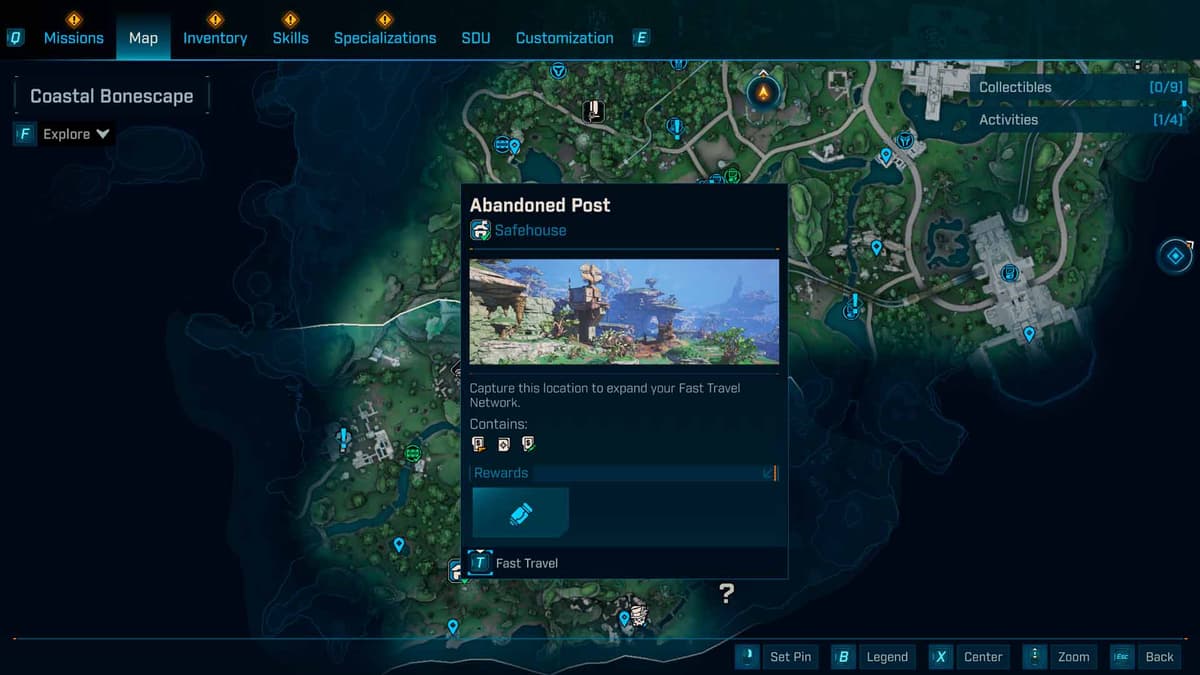Expand the Explore dropdown

click(x=76, y=134)
